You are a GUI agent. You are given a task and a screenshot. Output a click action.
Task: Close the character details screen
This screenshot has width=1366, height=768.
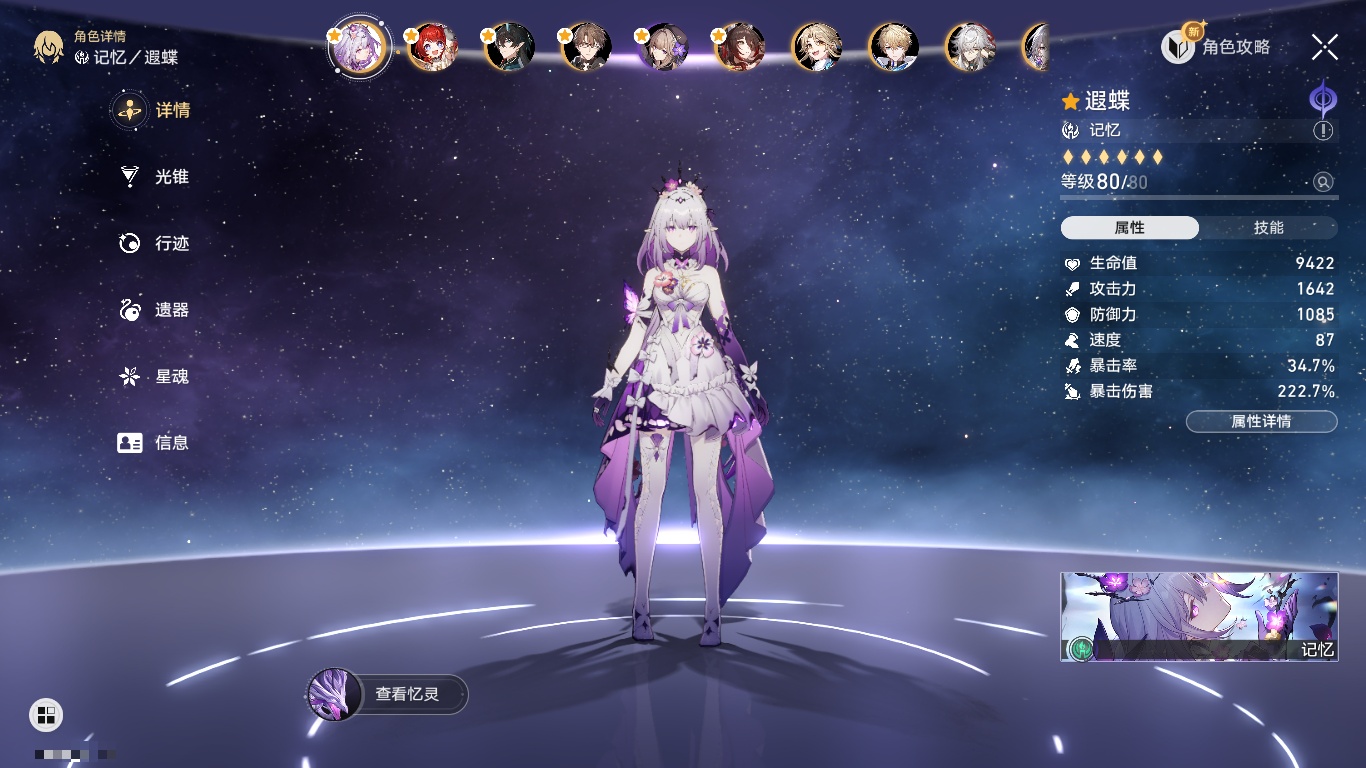pyautogui.click(x=1325, y=47)
